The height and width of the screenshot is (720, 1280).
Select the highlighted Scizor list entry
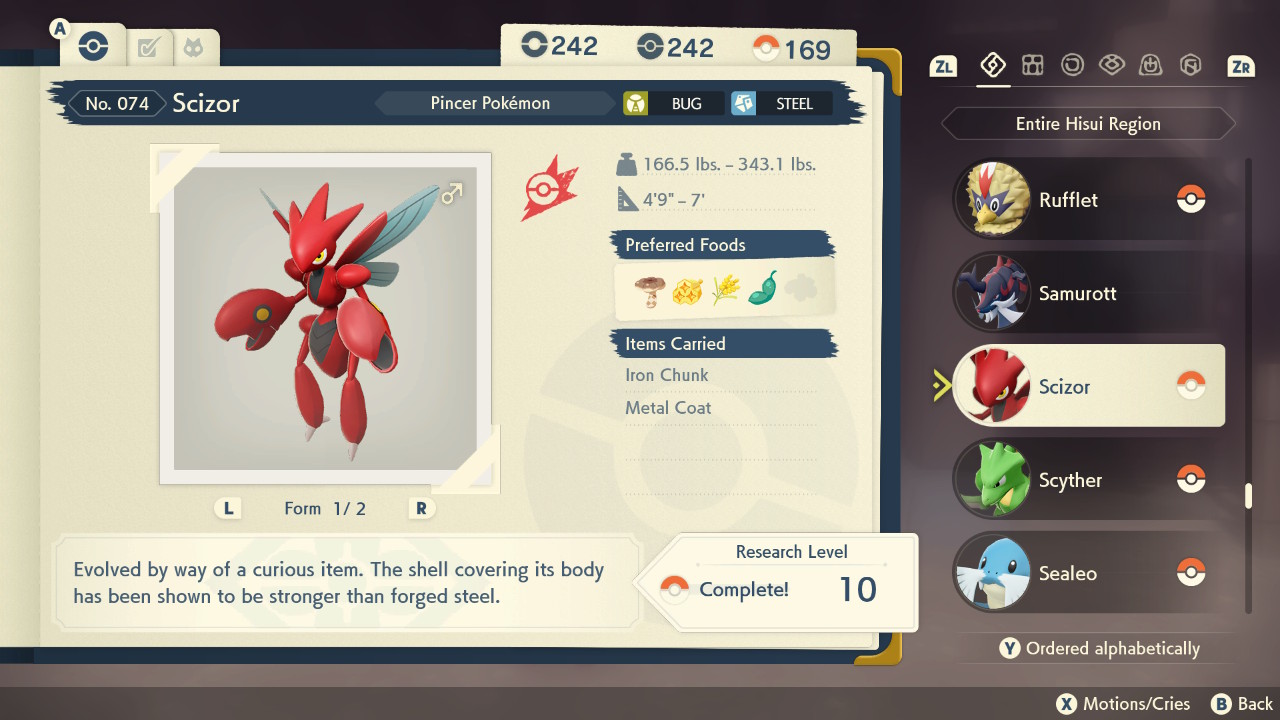pos(1088,386)
